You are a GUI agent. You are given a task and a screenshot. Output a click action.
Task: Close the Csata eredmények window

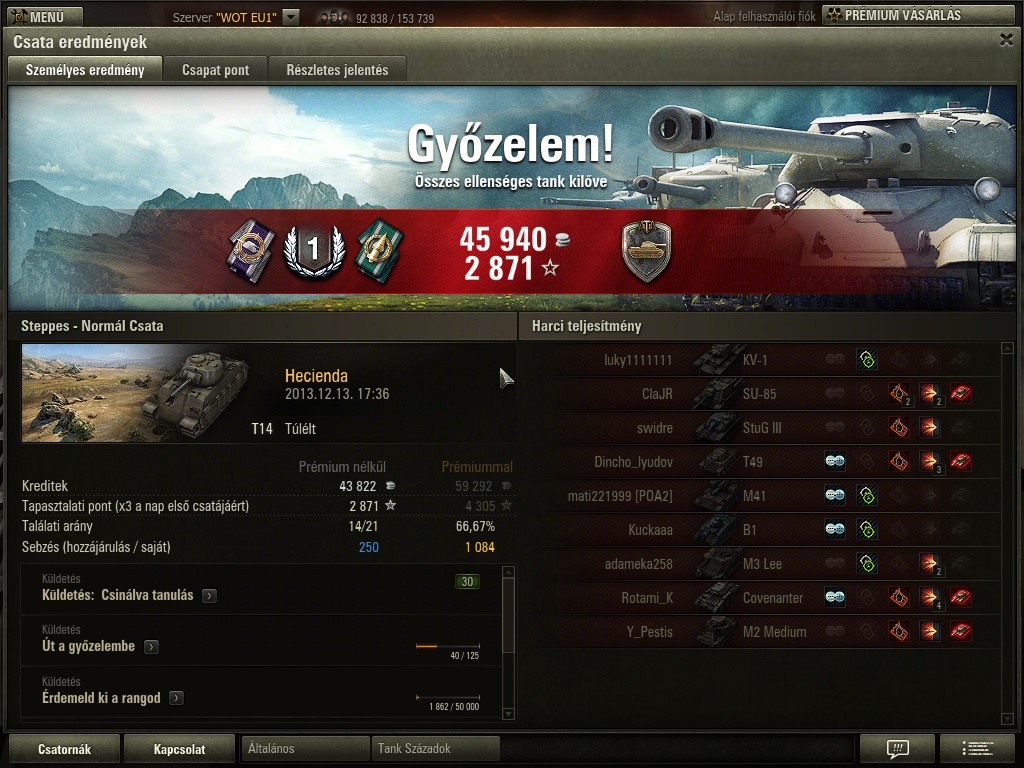pyautogui.click(x=1006, y=40)
